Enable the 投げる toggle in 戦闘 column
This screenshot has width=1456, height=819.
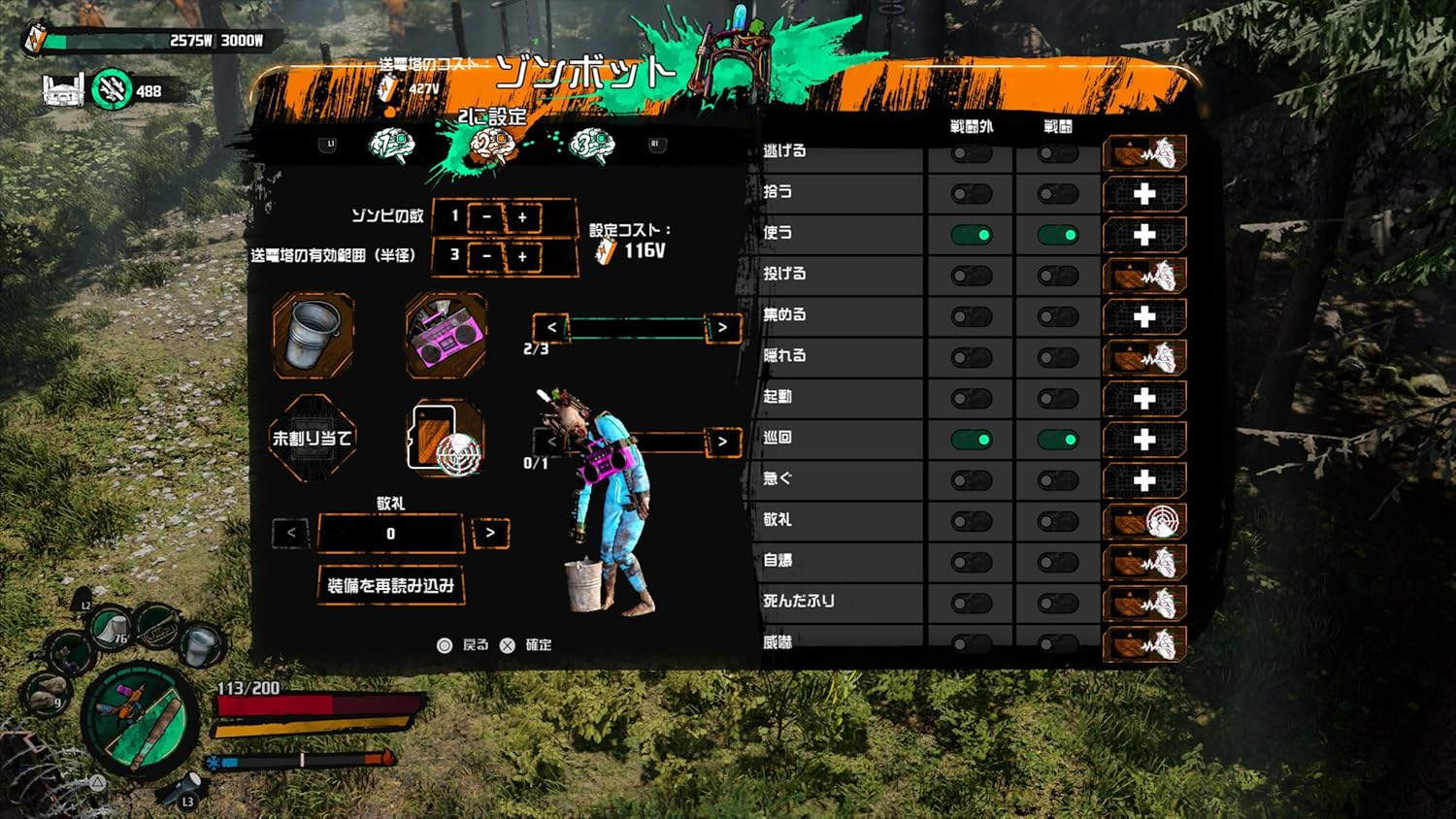1057,274
